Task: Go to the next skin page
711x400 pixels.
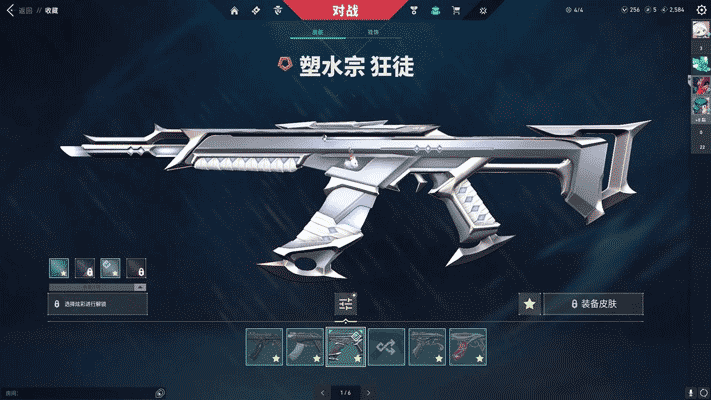Action: [x=366, y=392]
